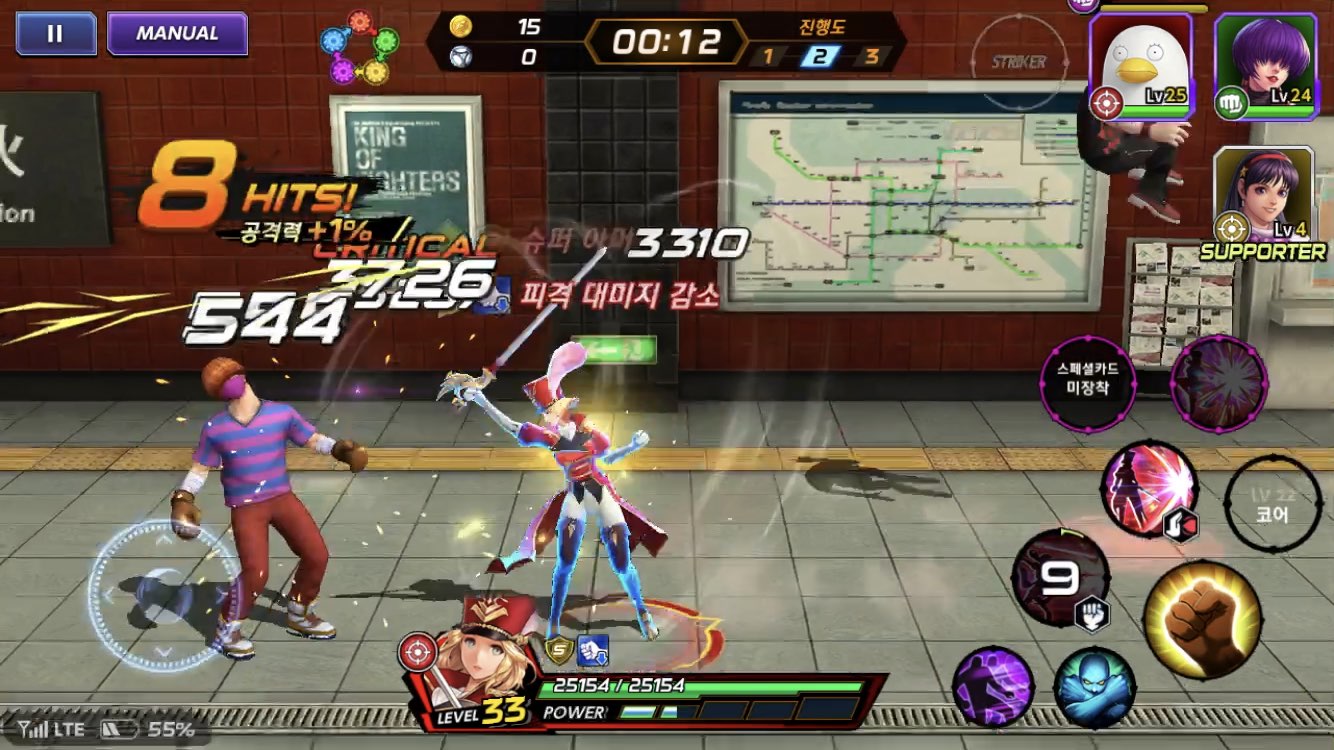Screen dimensions: 1334x750
Task: Activate the blue crossed-arms guard
Action: click(1093, 688)
